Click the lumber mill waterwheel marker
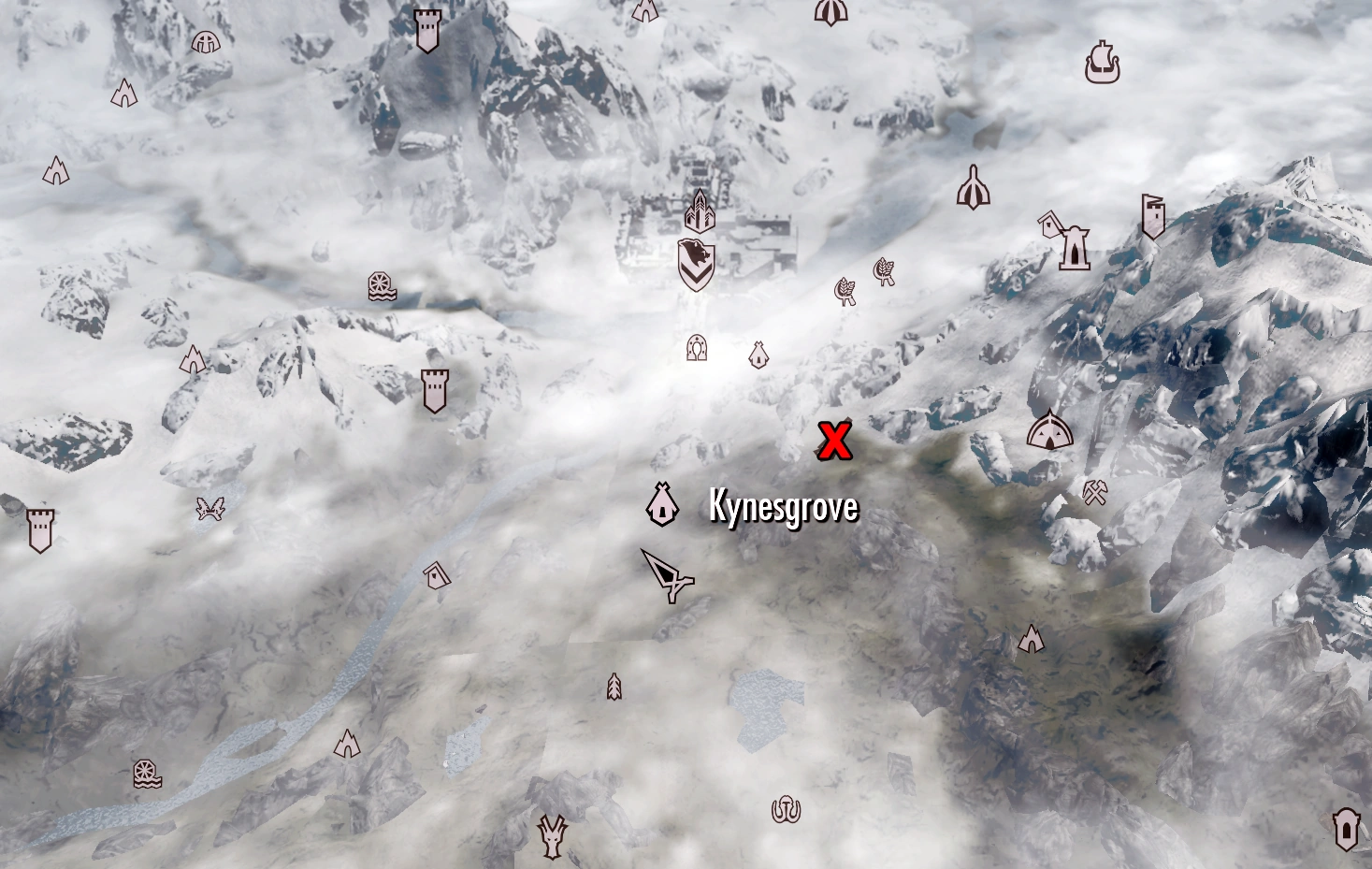 [380, 286]
